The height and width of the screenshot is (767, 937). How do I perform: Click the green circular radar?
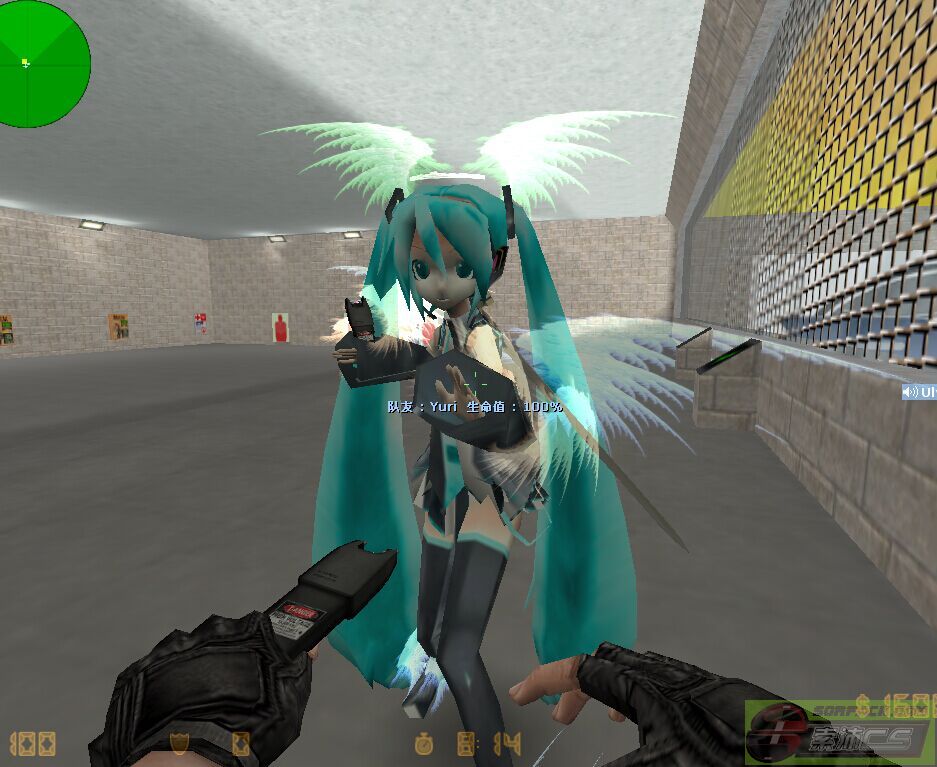(x=43, y=64)
